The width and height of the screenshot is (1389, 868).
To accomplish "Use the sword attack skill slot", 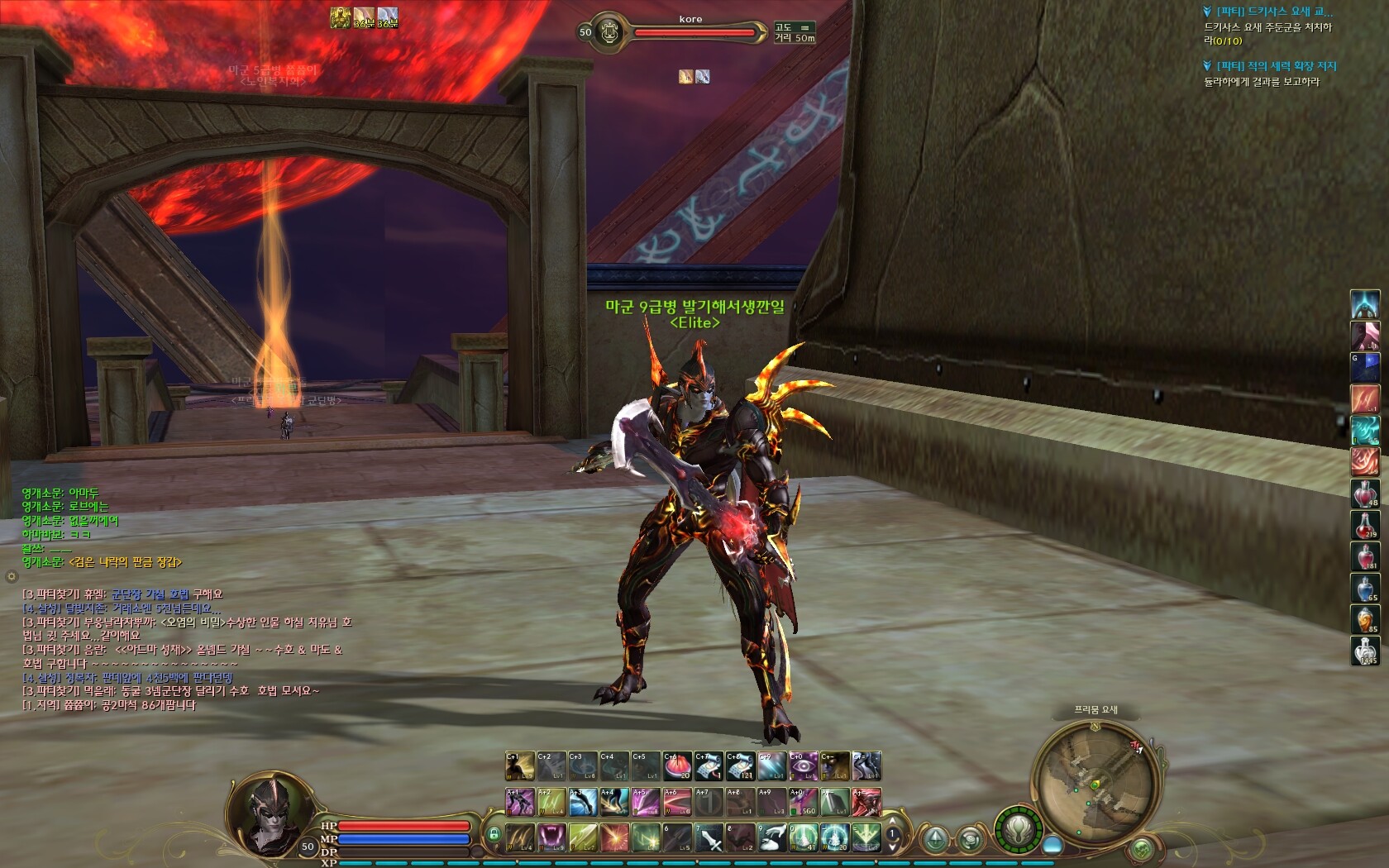I will (x=709, y=837).
